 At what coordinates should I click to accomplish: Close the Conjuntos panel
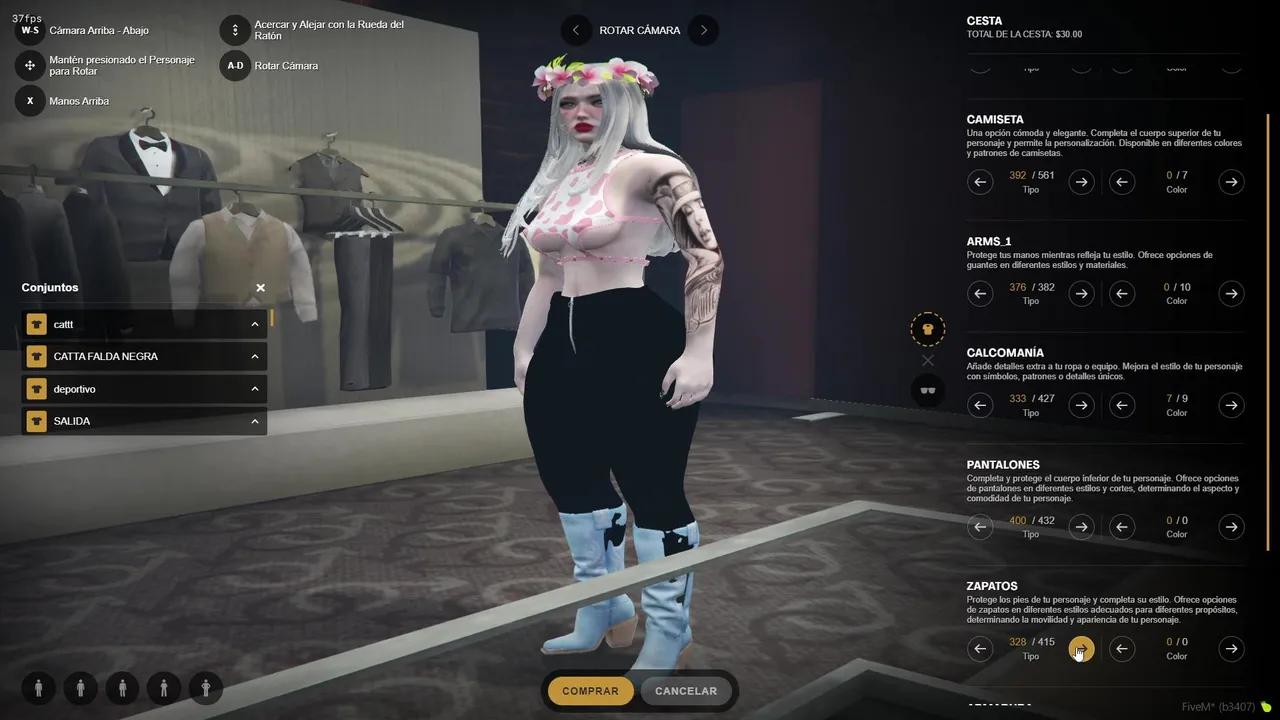coord(260,287)
